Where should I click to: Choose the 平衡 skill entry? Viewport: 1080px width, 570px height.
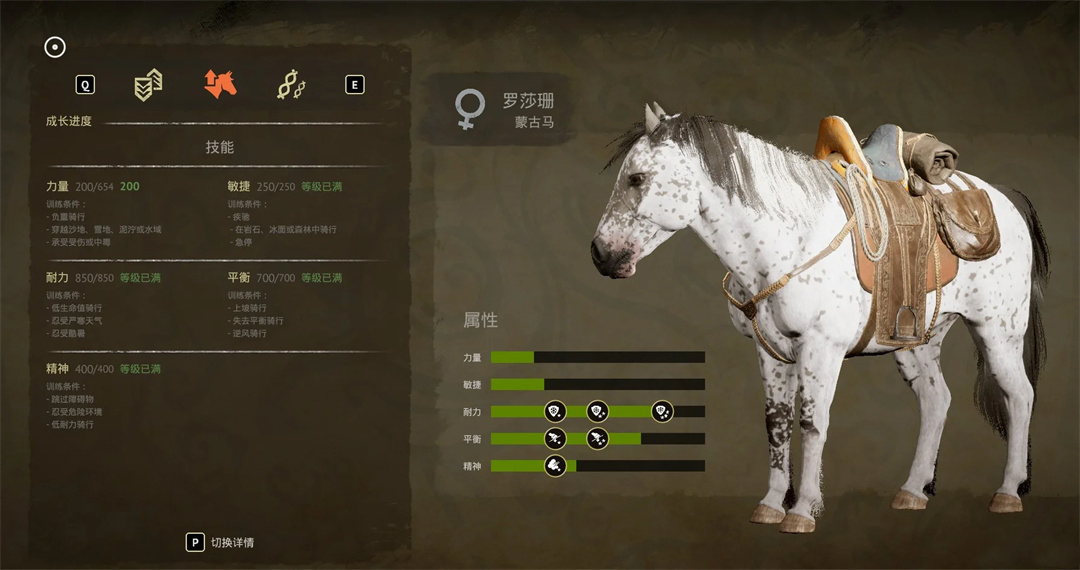tap(239, 277)
